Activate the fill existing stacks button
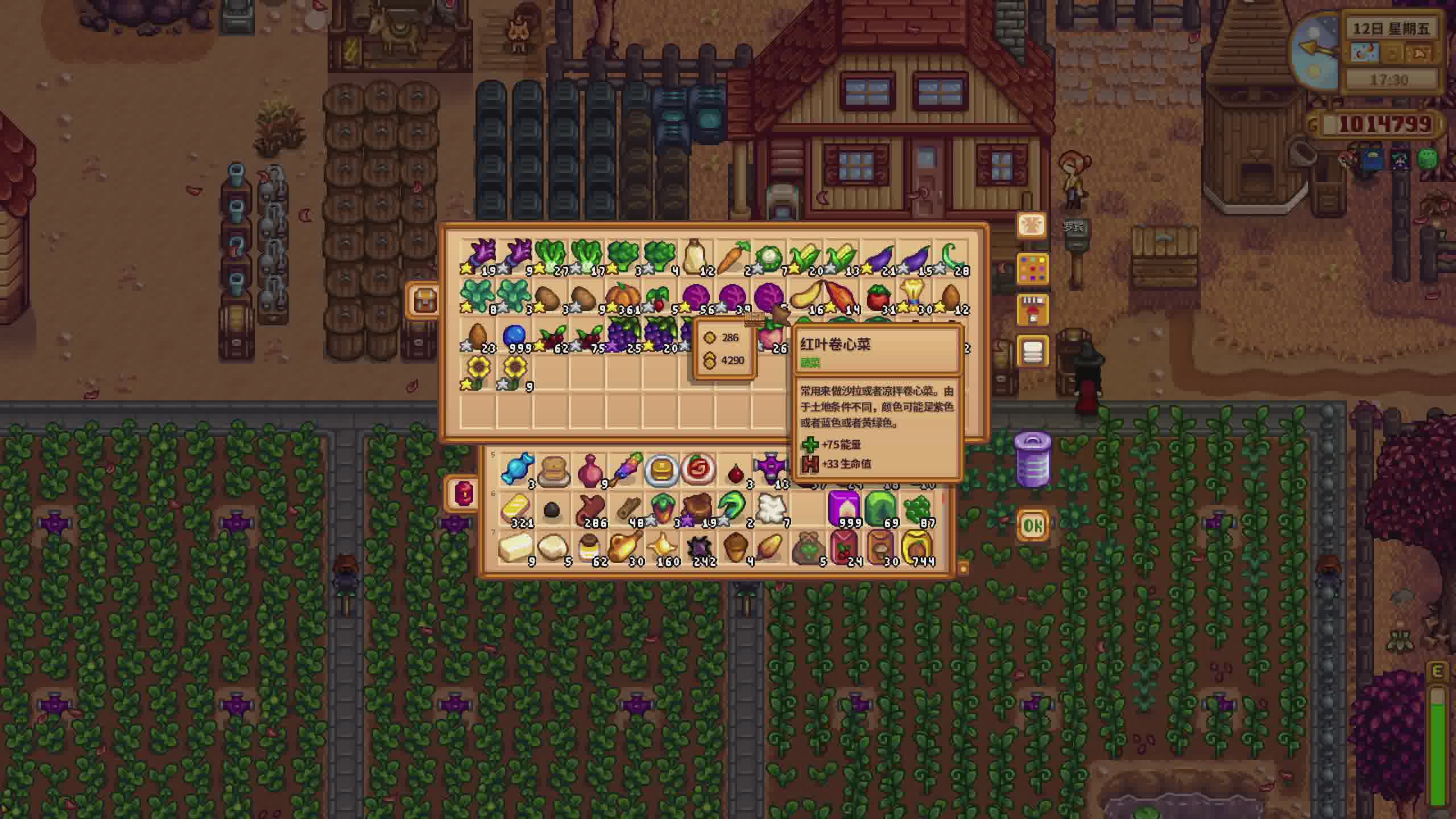 (x=1032, y=310)
